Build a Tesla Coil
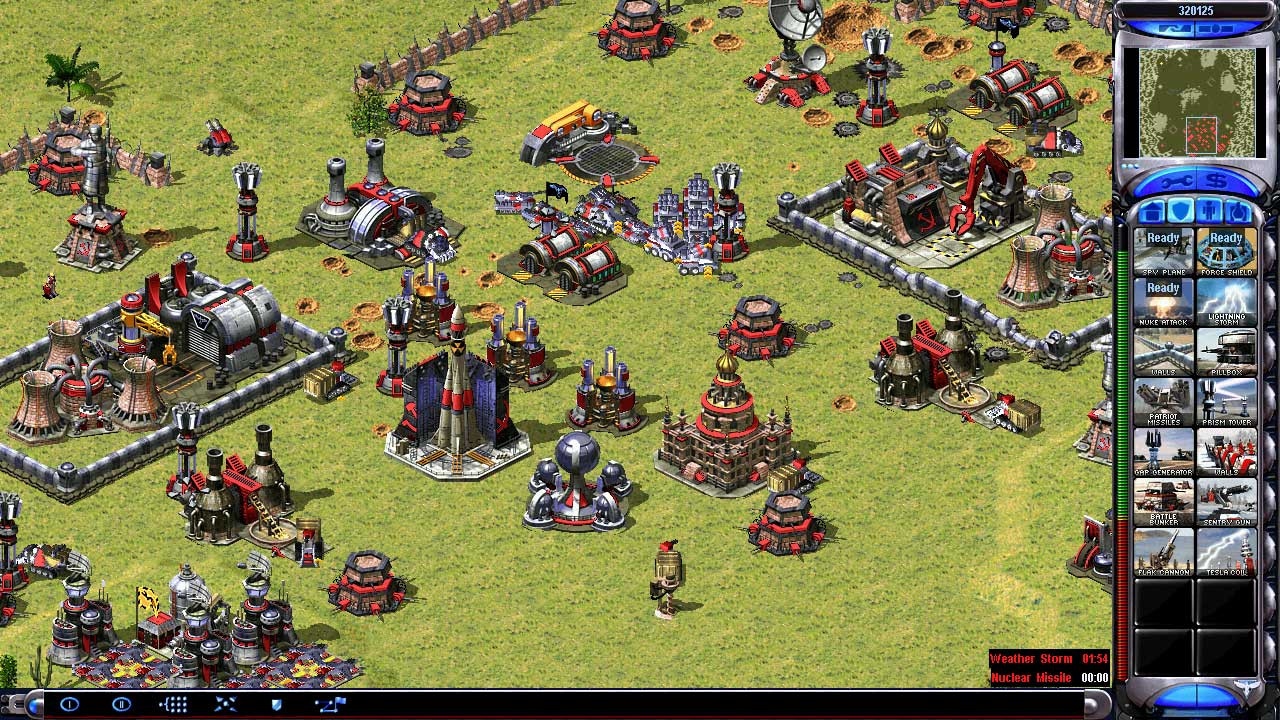 pos(1227,550)
